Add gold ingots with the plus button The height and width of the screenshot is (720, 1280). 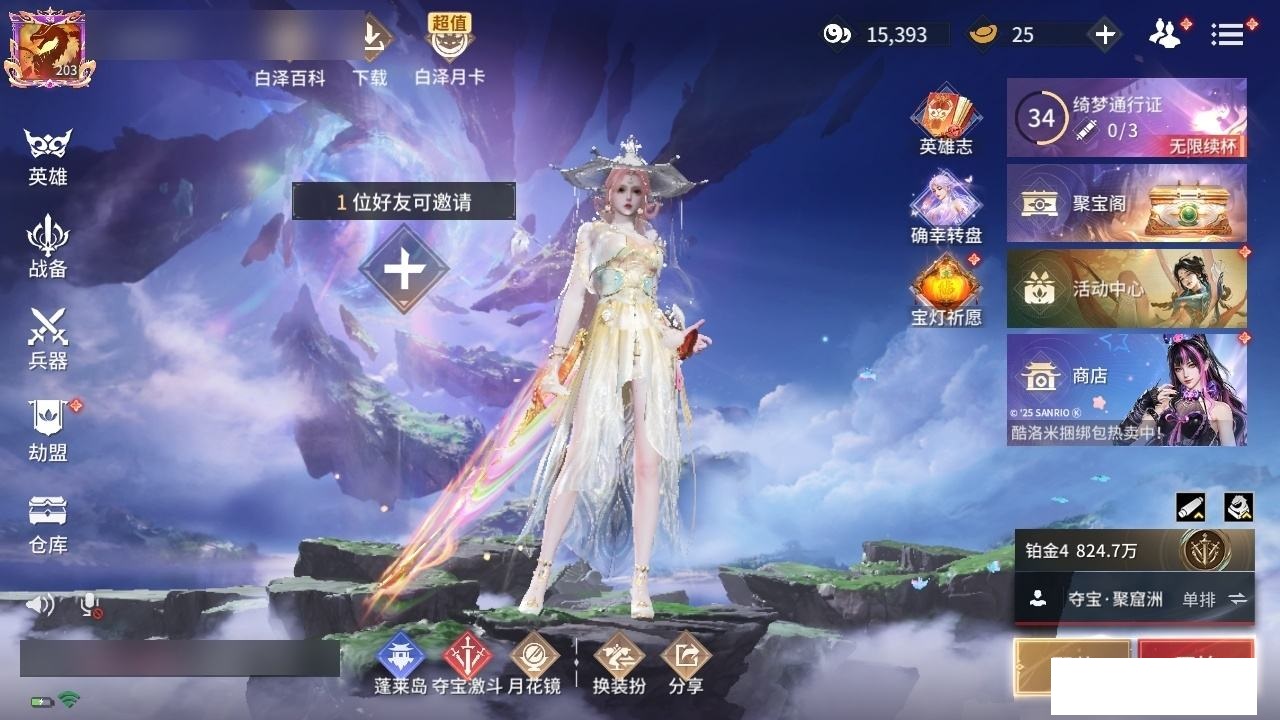1104,35
